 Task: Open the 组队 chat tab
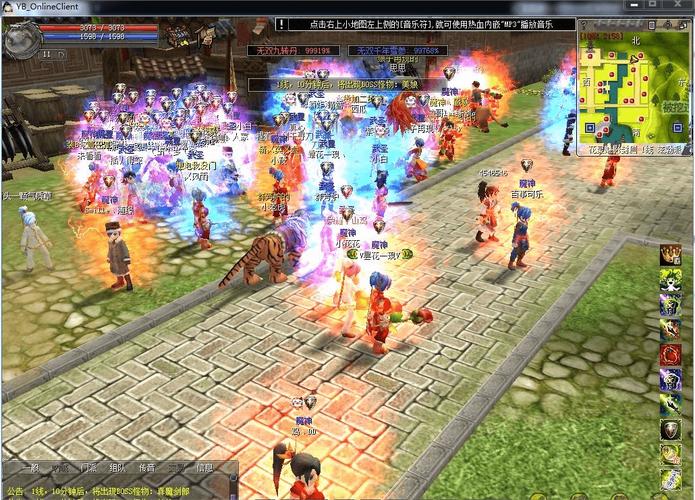(118, 468)
